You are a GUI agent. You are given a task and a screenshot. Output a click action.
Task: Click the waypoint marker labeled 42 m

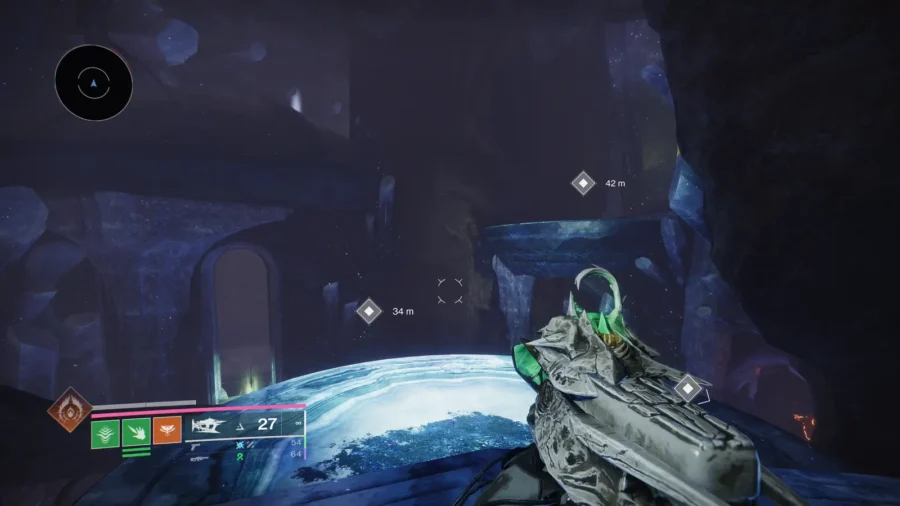click(583, 184)
